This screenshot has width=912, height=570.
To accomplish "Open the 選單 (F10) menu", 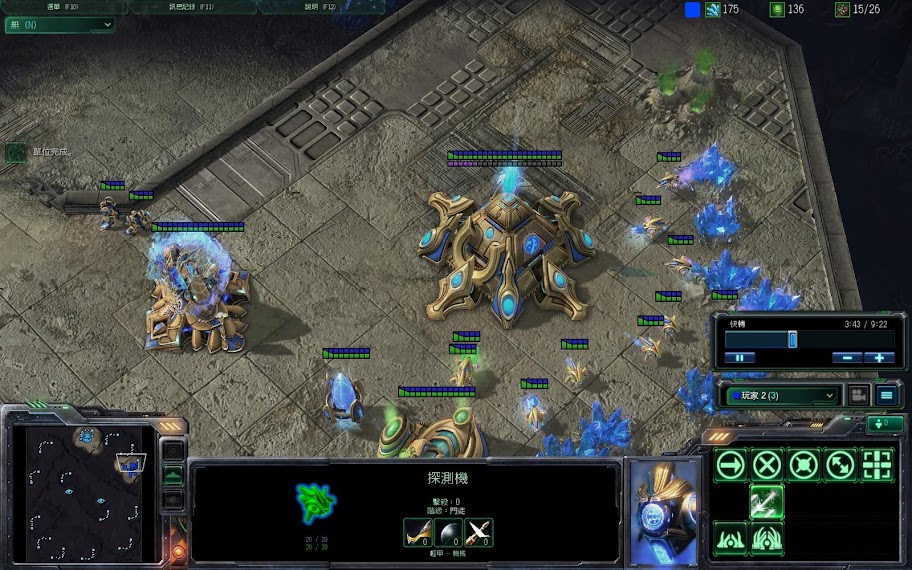I will tap(59, 6).
